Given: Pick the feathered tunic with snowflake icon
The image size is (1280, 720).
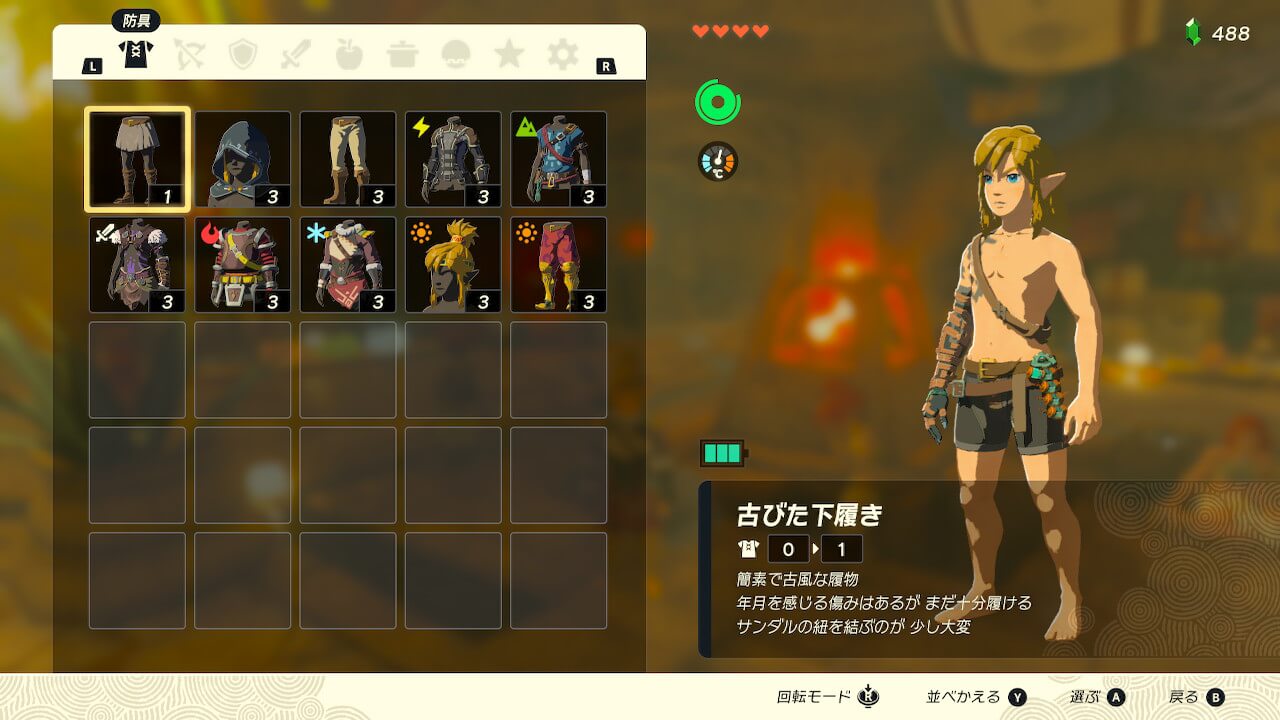Looking at the screenshot, I should coord(348,265).
